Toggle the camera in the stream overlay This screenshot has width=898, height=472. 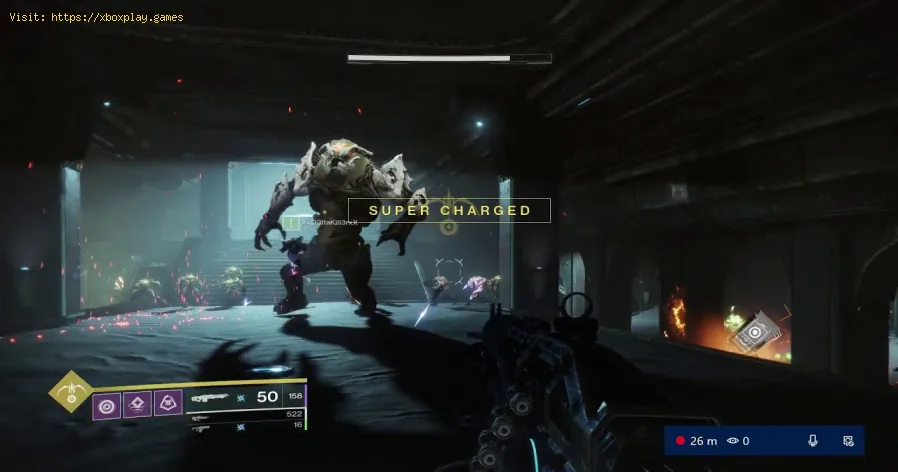[847, 441]
